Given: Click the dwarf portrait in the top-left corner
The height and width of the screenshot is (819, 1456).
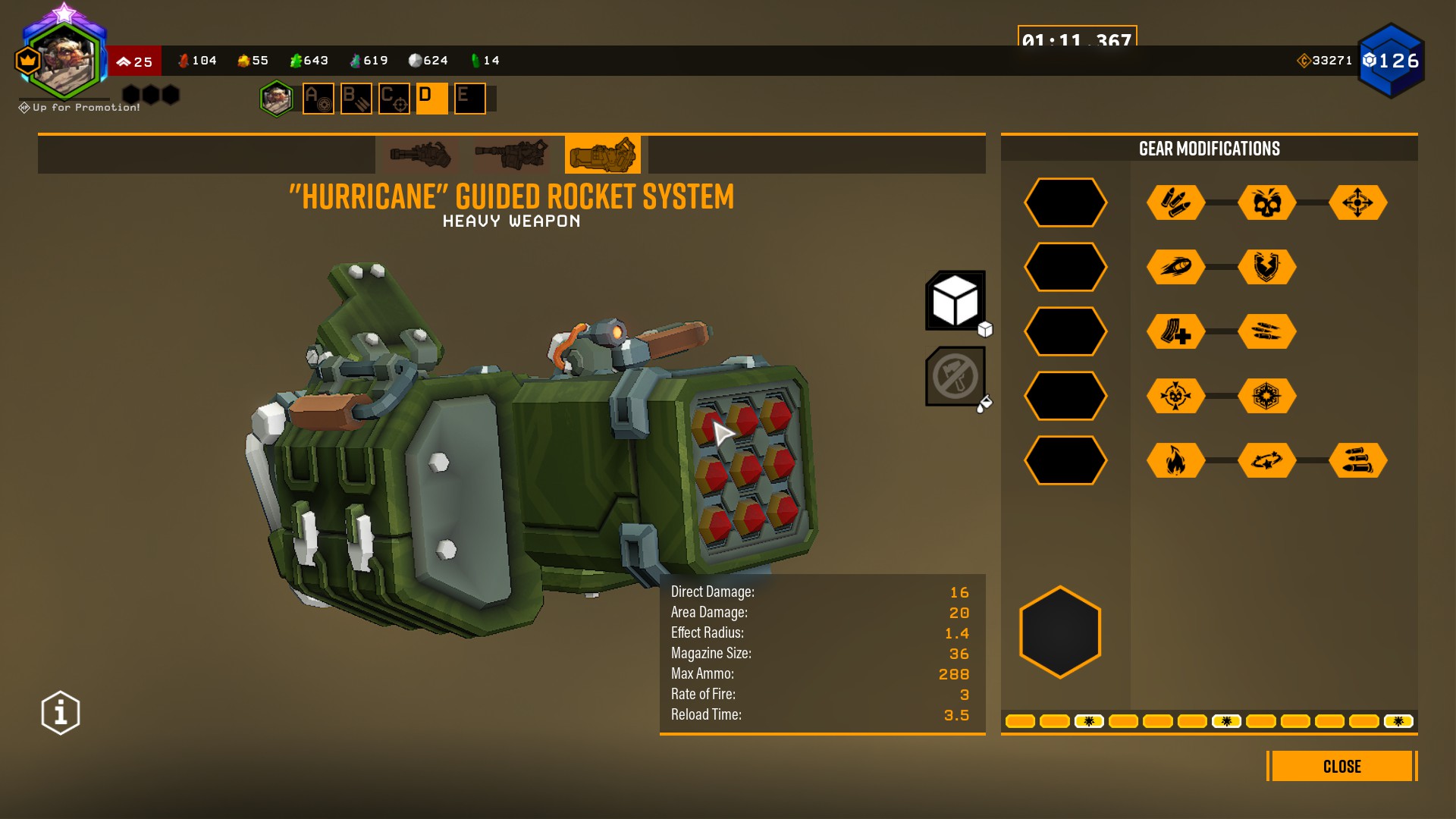Looking at the screenshot, I should tap(65, 61).
